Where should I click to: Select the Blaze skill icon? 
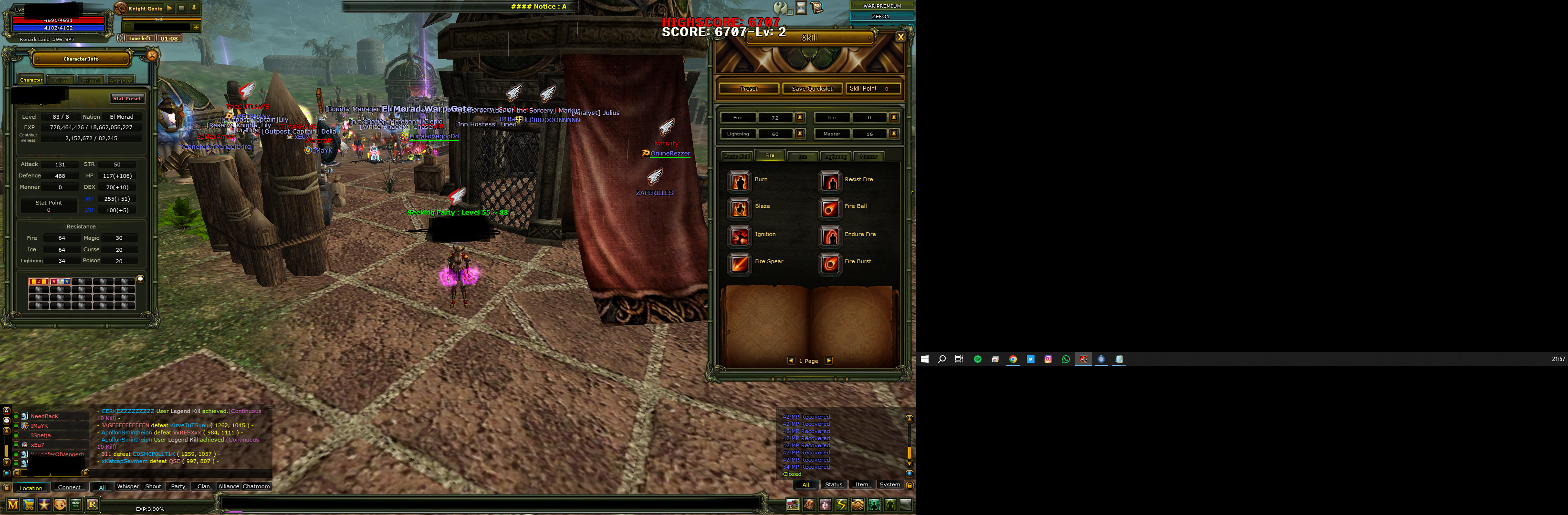coord(739,207)
